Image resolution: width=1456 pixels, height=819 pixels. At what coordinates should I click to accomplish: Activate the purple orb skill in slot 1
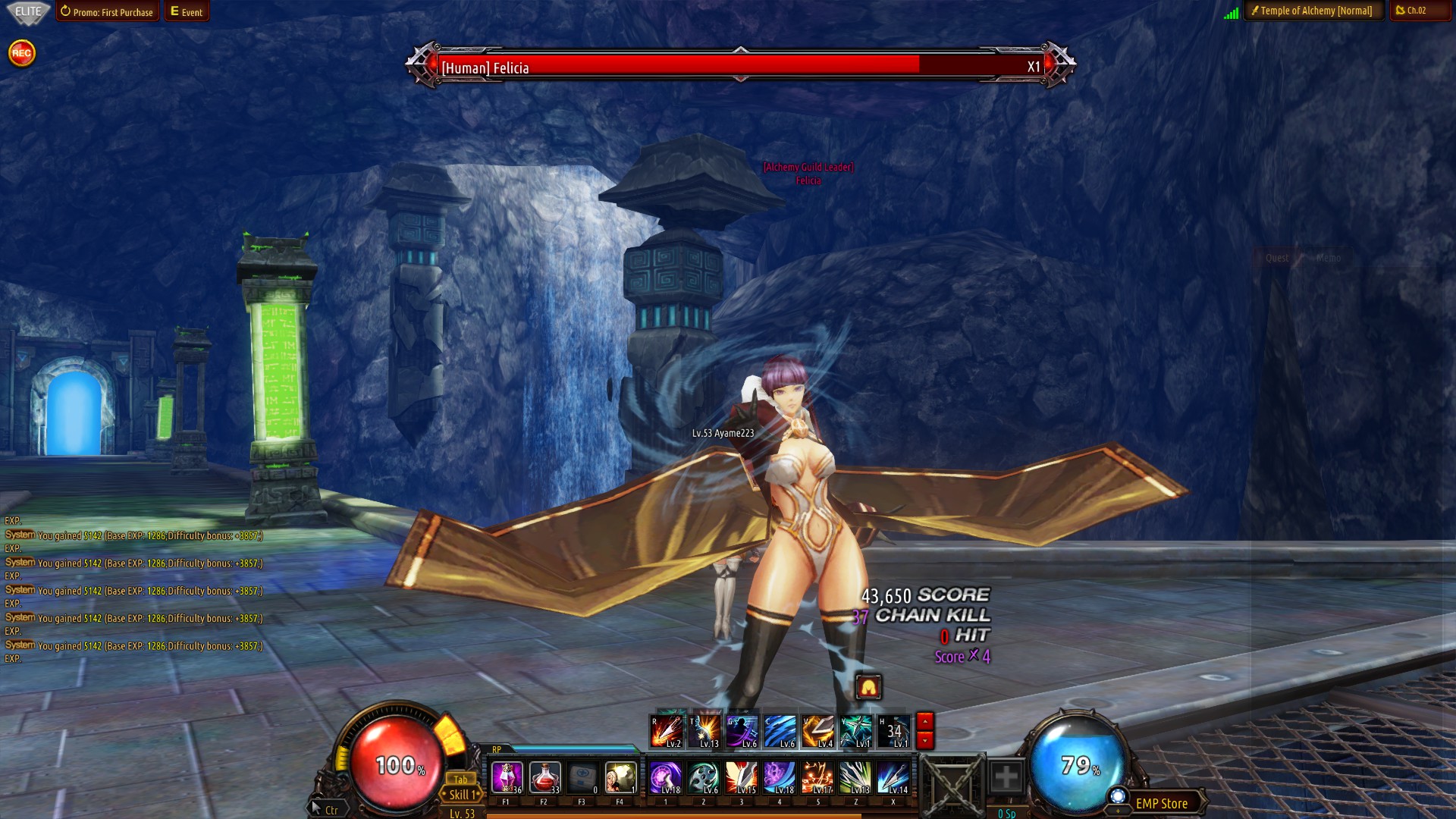coord(666,778)
